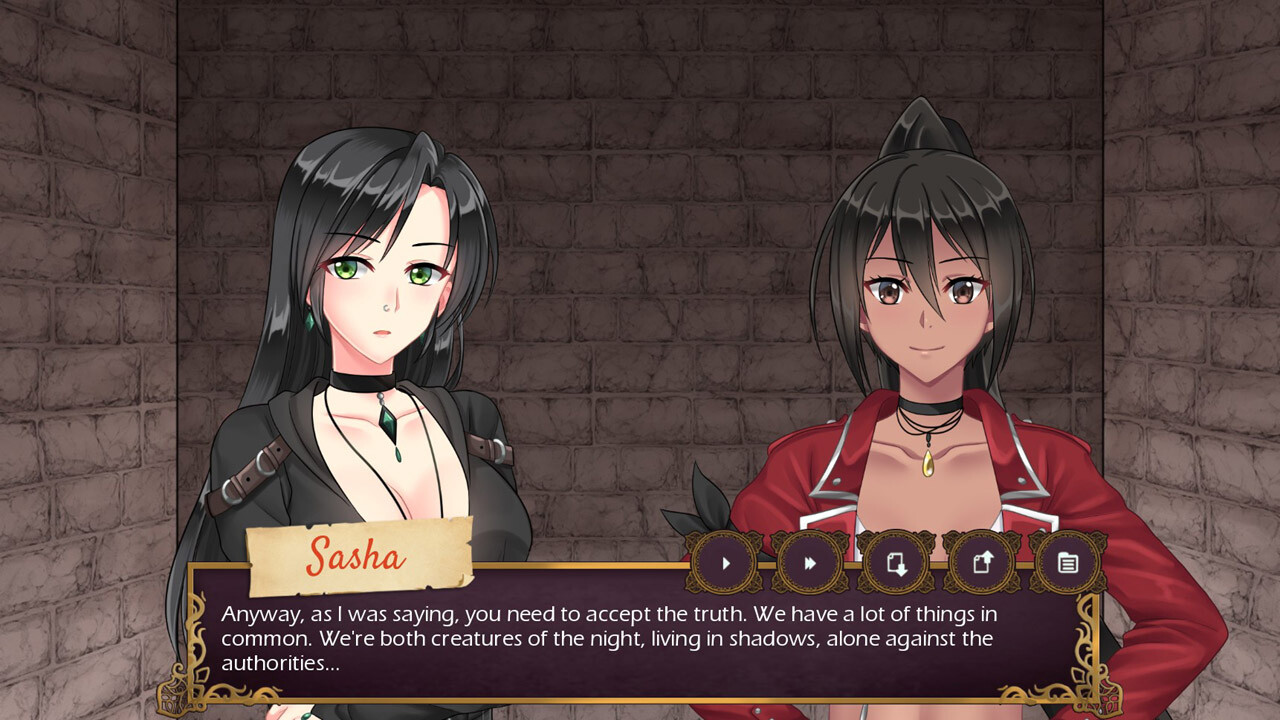Screen dimensions: 1280x720
Task: Open the save icon with down arrow
Action: (x=896, y=563)
